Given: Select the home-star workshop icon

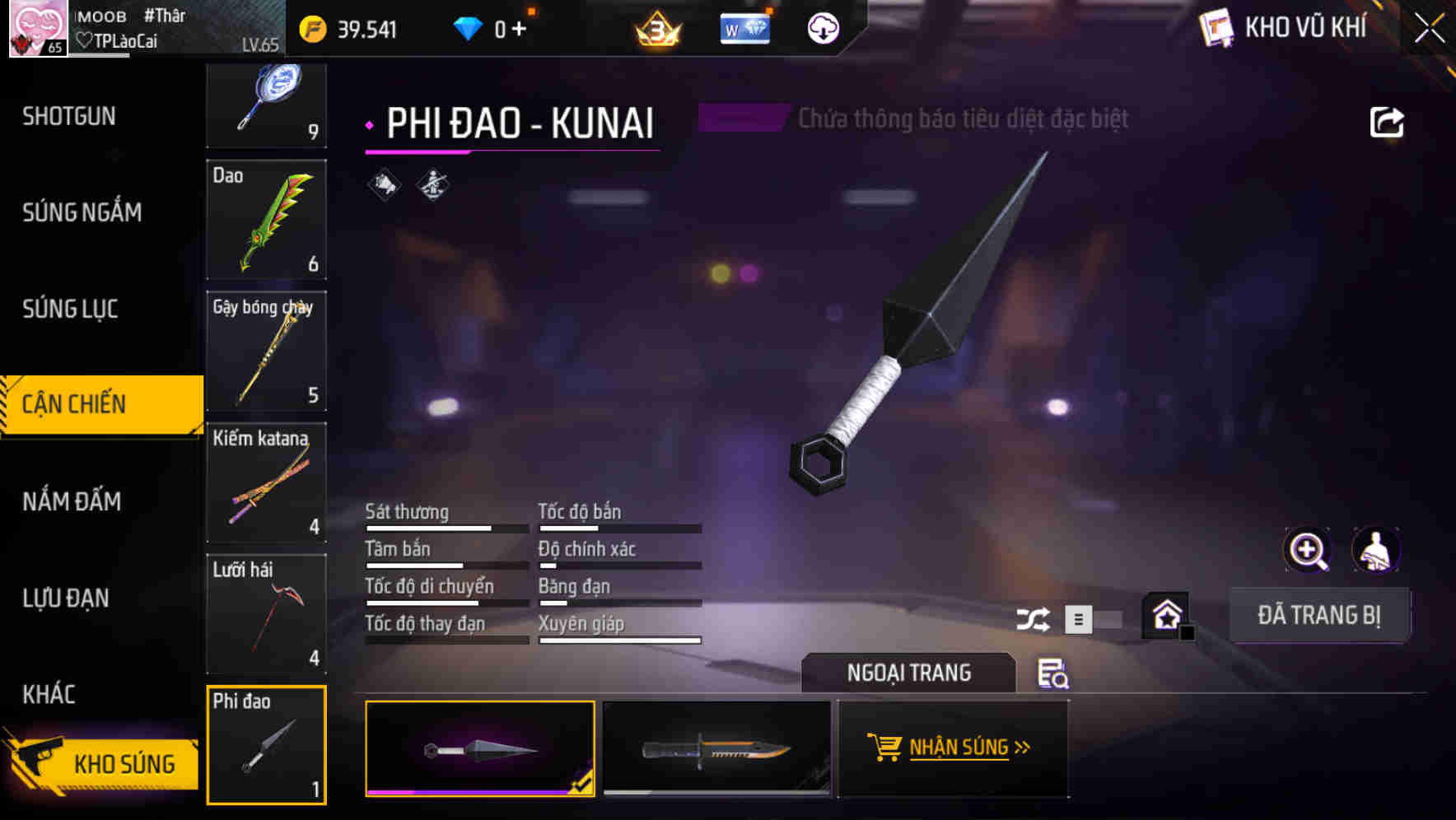Looking at the screenshot, I should click(1166, 614).
